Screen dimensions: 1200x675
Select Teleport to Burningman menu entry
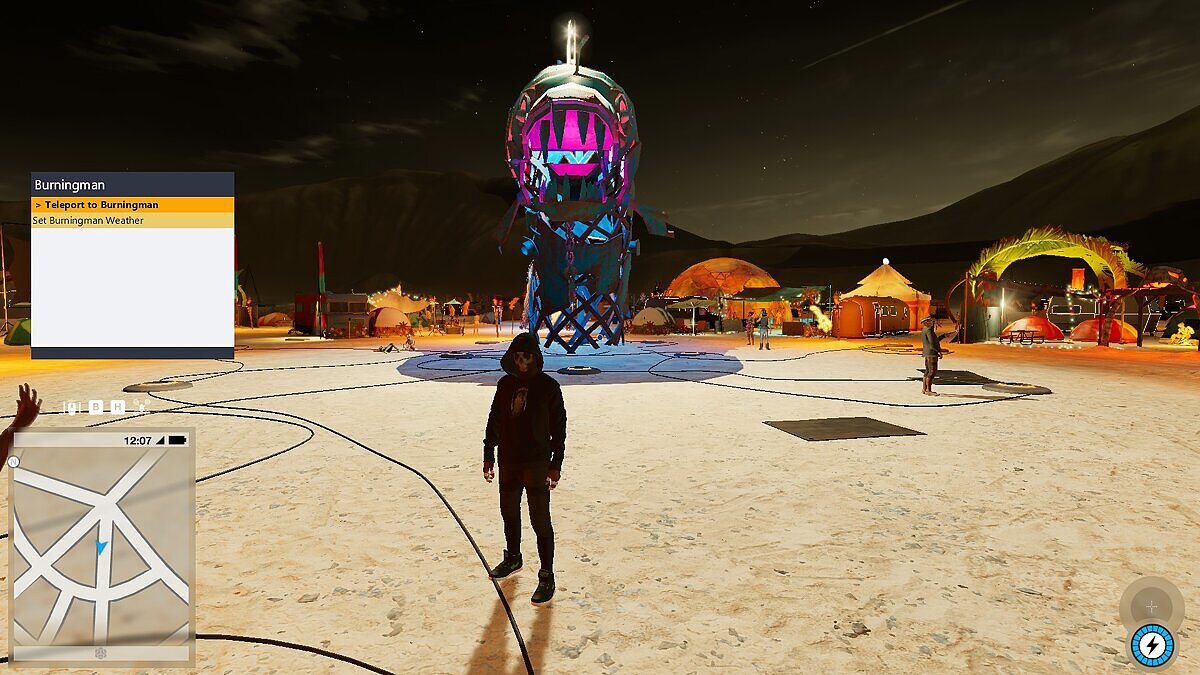132,205
